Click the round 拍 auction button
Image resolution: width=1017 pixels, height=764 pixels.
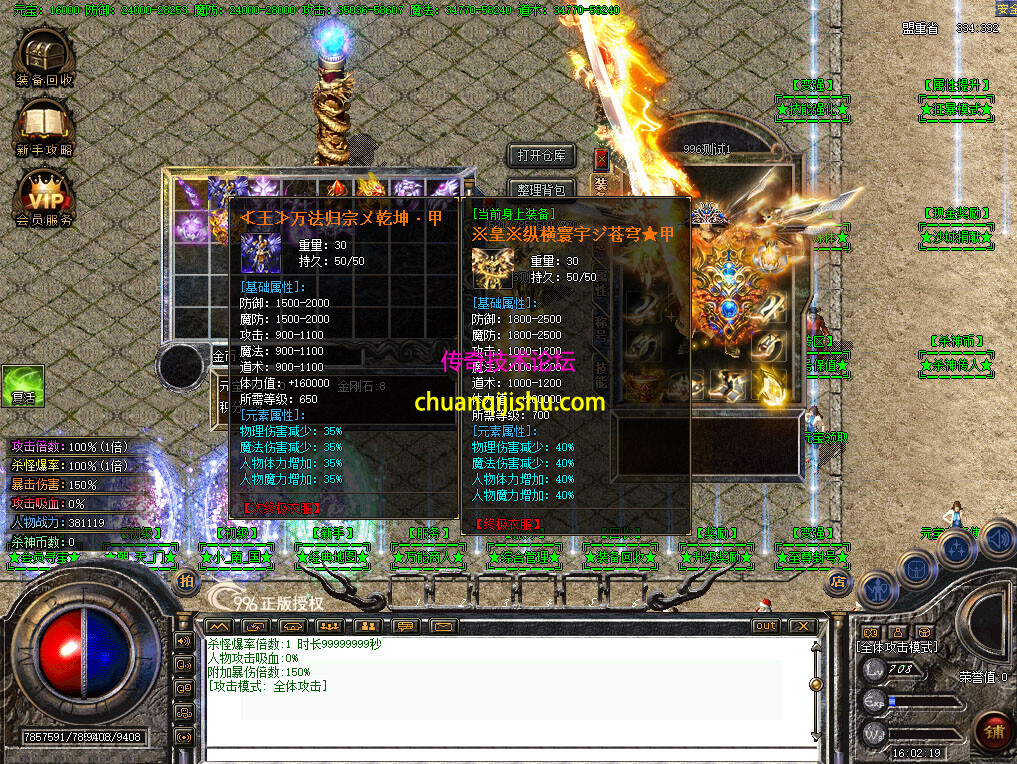click(187, 581)
